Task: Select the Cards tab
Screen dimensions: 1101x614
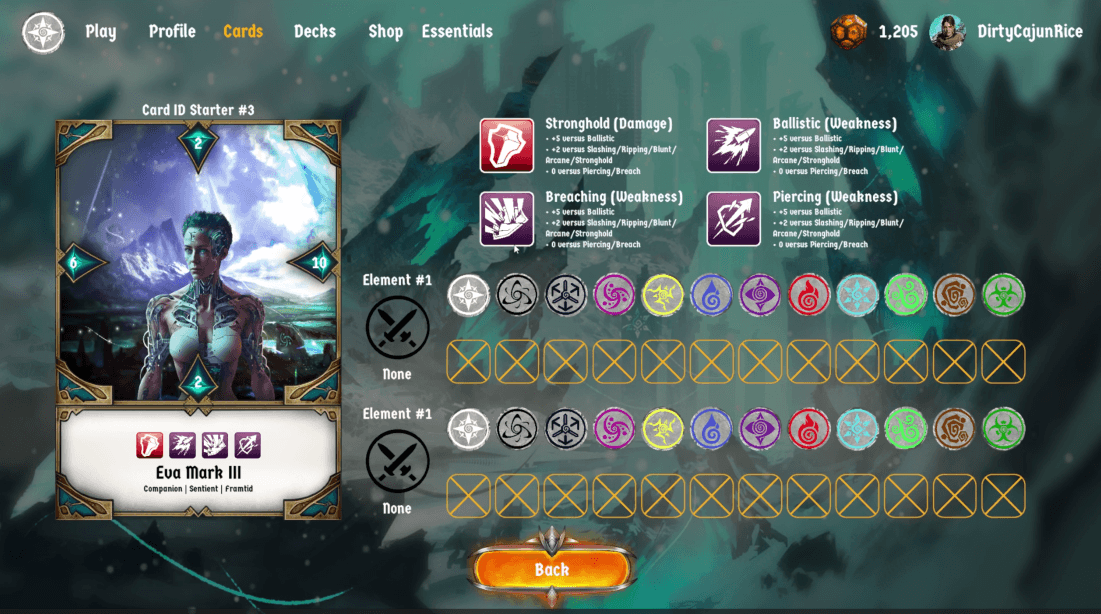Action: (x=243, y=32)
